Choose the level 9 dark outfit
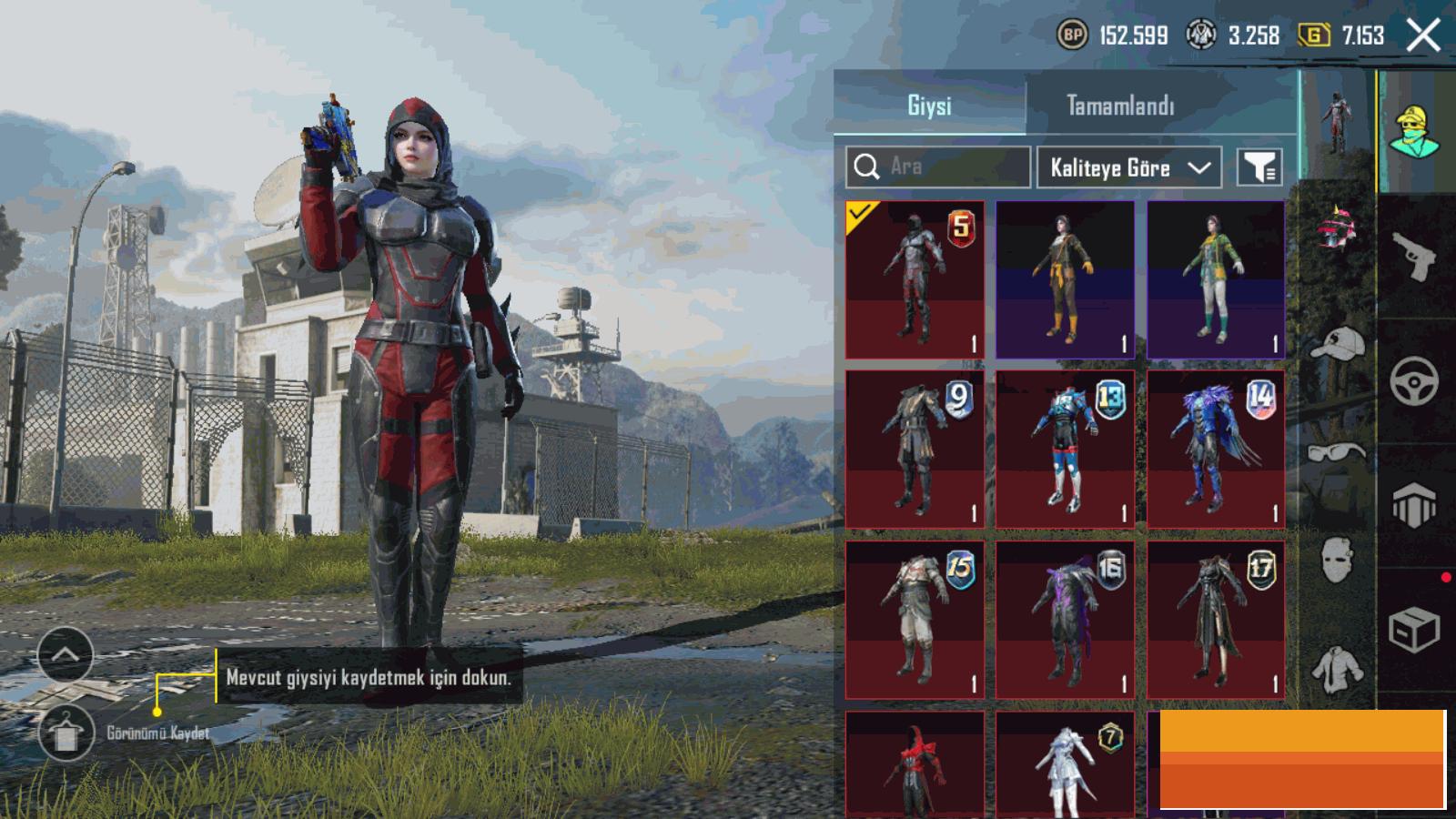The width and height of the screenshot is (1456, 819). pos(915,449)
